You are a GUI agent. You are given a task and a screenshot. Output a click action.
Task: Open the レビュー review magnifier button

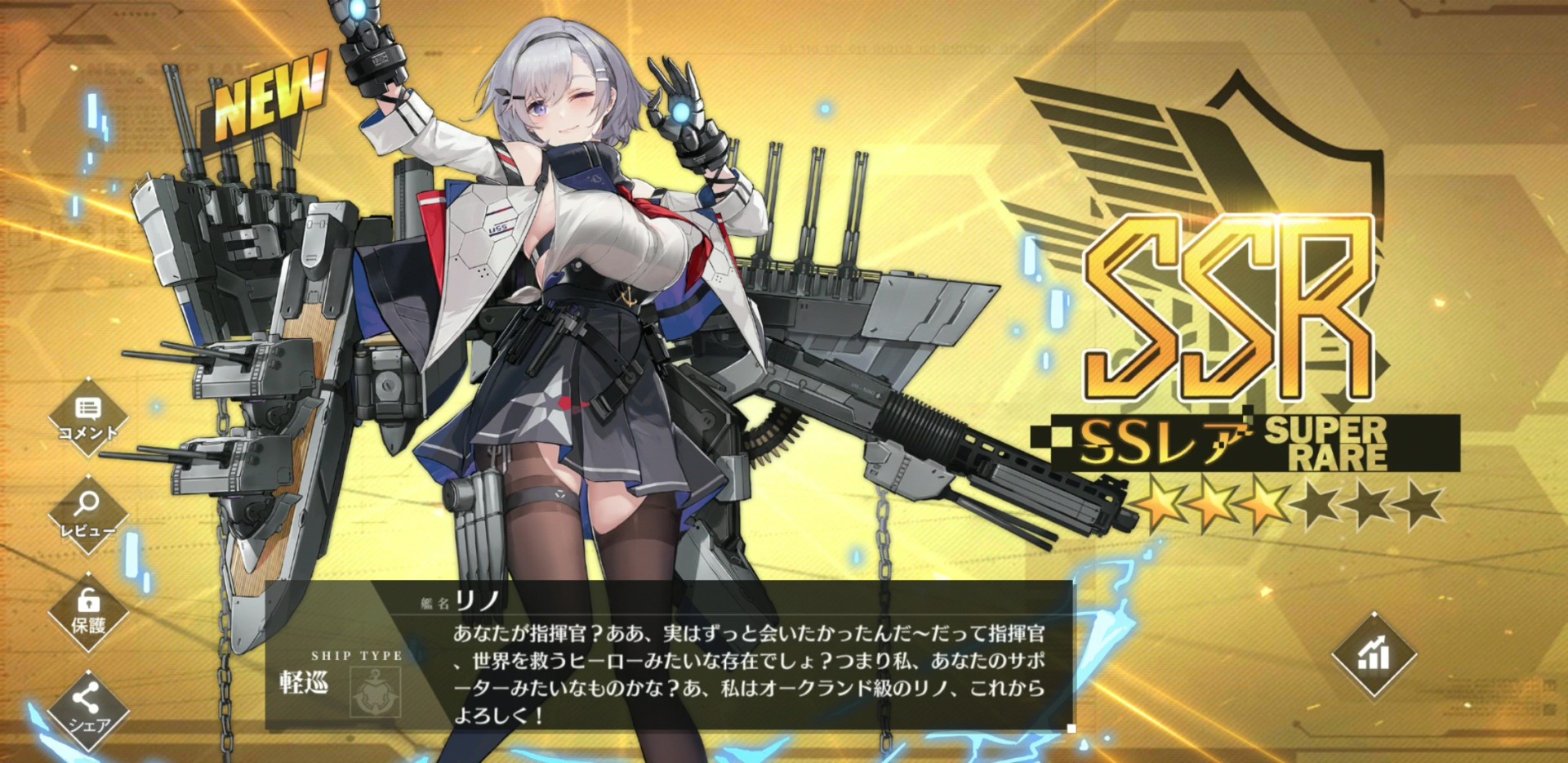coord(87,512)
